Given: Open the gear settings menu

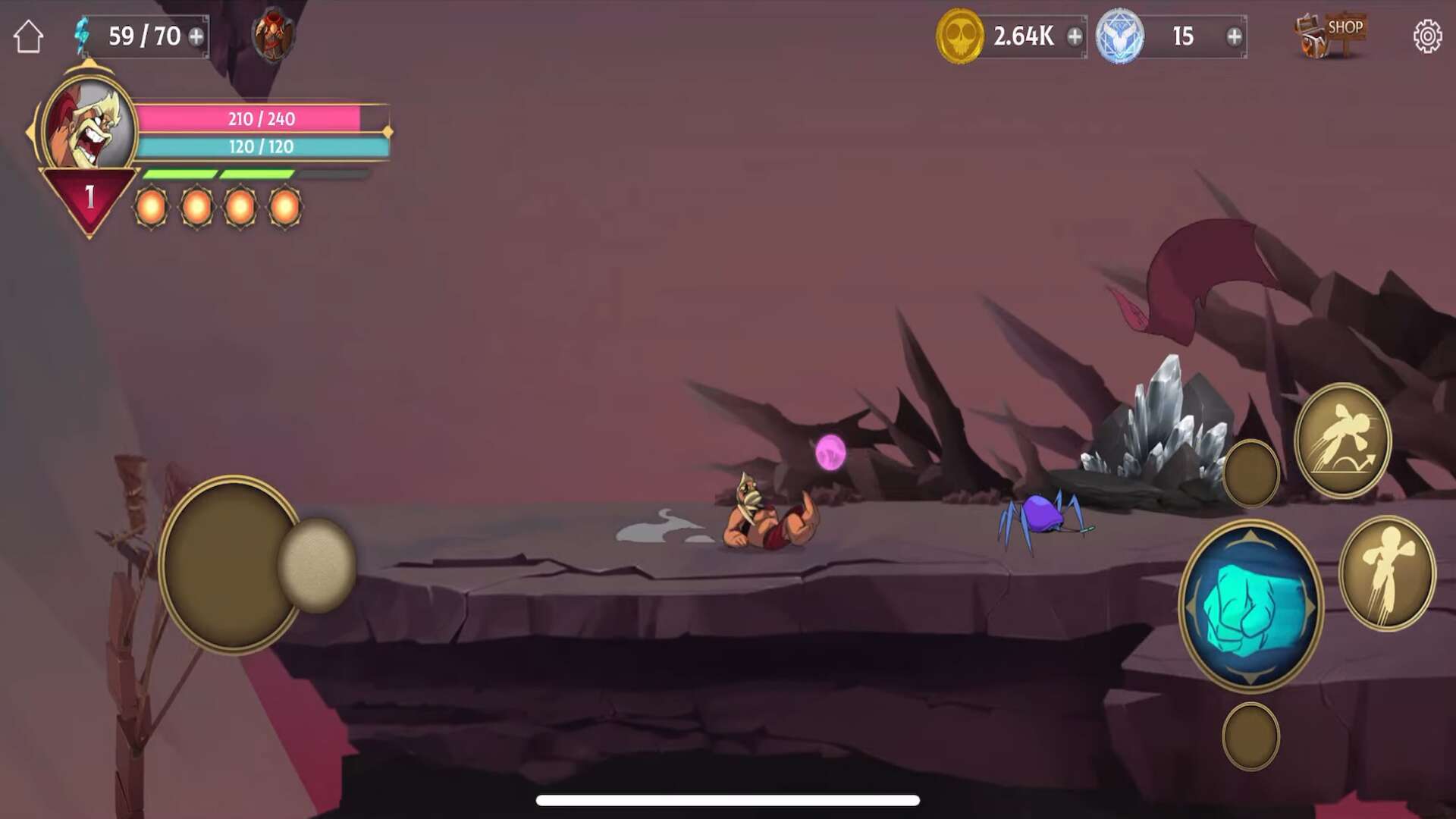Looking at the screenshot, I should (x=1427, y=36).
